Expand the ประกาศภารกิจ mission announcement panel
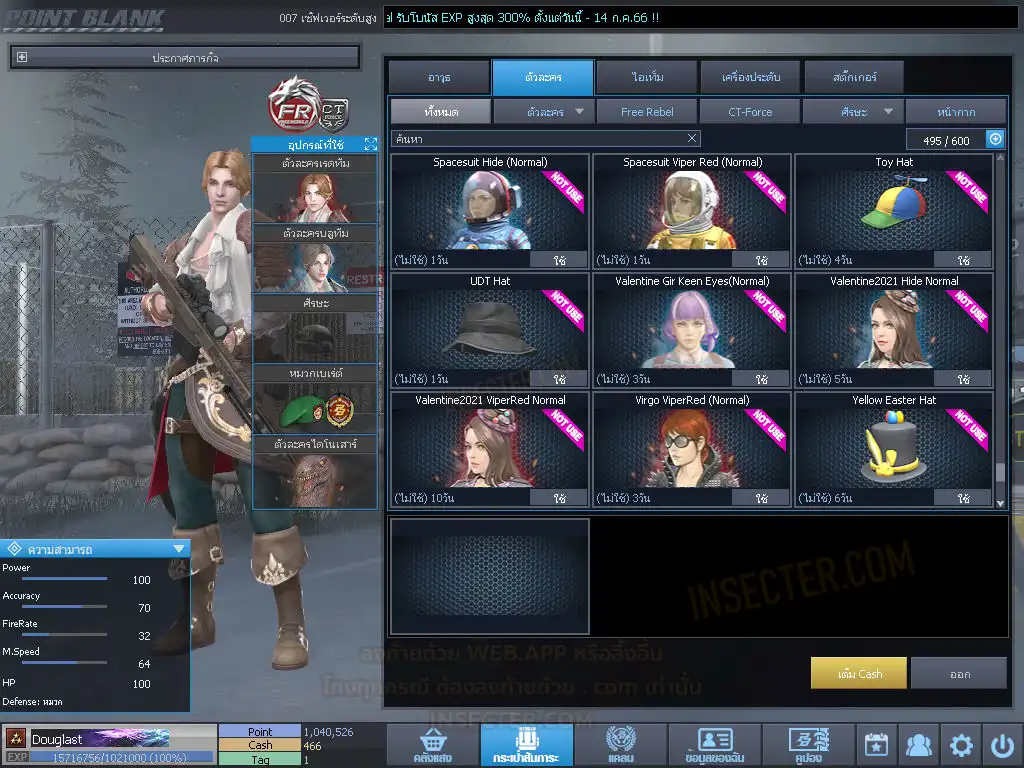This screenshot has height=768, width=1024. pos(22,58)
